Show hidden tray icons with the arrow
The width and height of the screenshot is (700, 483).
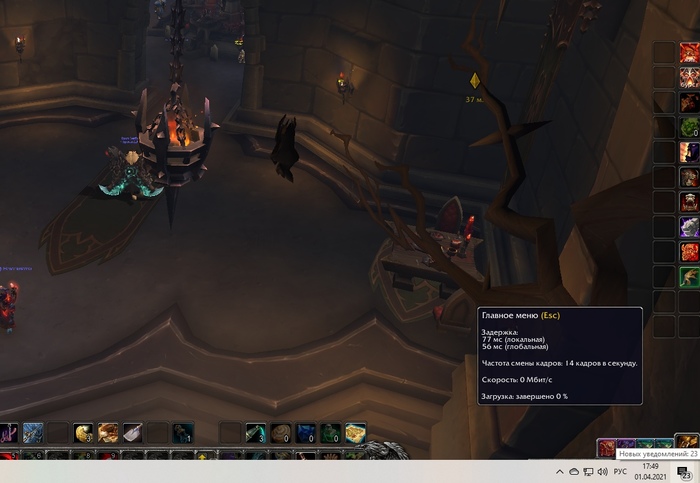pyautogui.click(x=559, y=471)
